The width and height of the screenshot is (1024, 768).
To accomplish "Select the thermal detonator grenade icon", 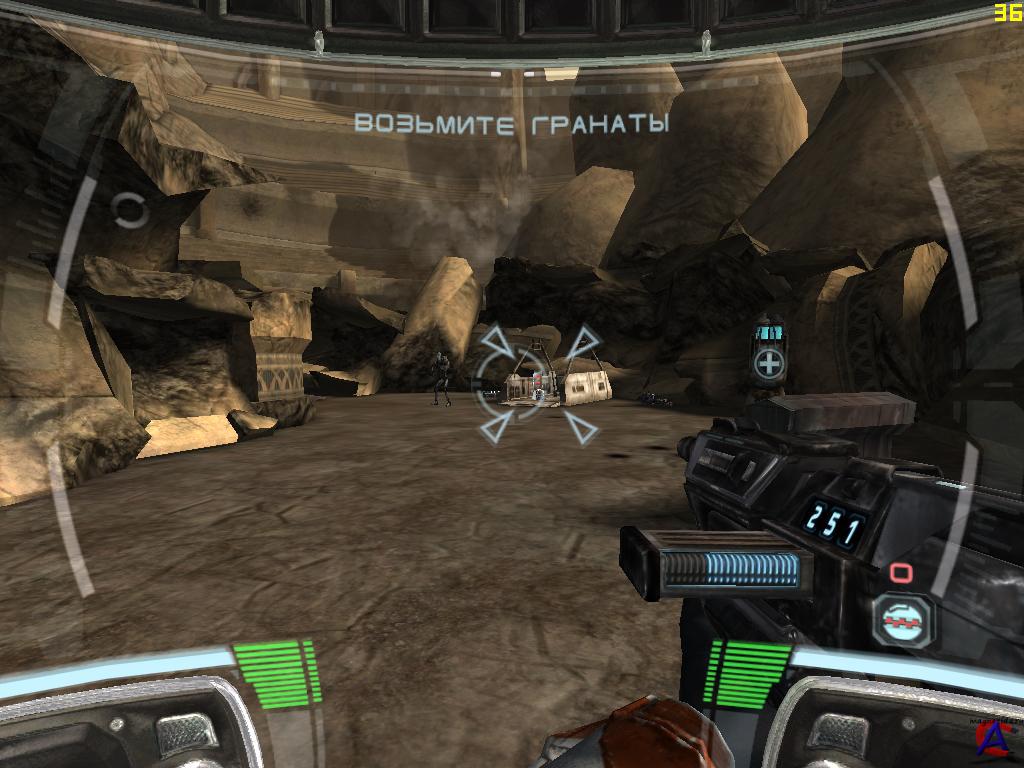I will 903,621.
